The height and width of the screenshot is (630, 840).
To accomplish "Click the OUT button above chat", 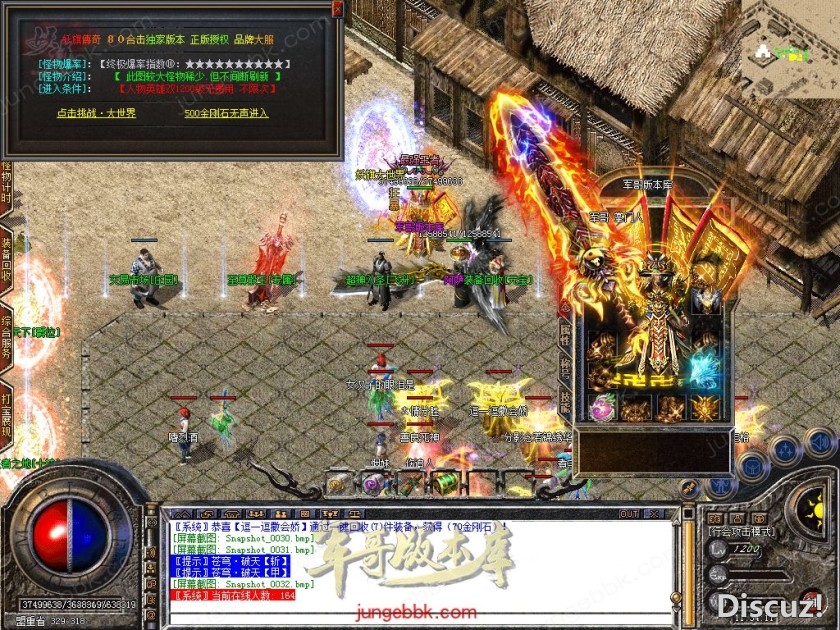I will [629, 514].
